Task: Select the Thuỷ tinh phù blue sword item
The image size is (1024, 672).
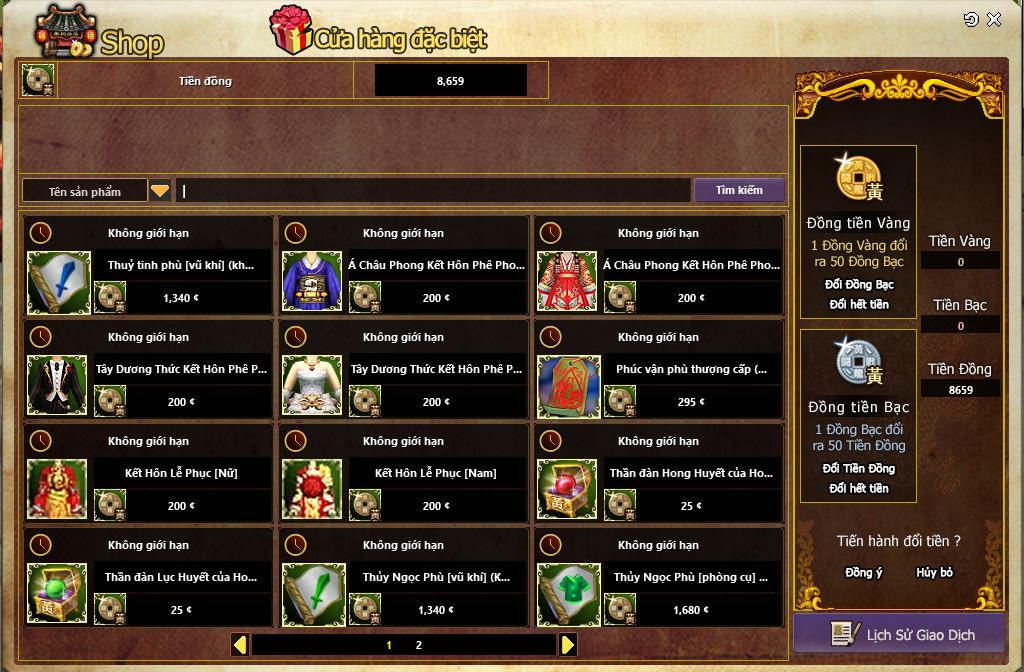Action: click(59, 282)
